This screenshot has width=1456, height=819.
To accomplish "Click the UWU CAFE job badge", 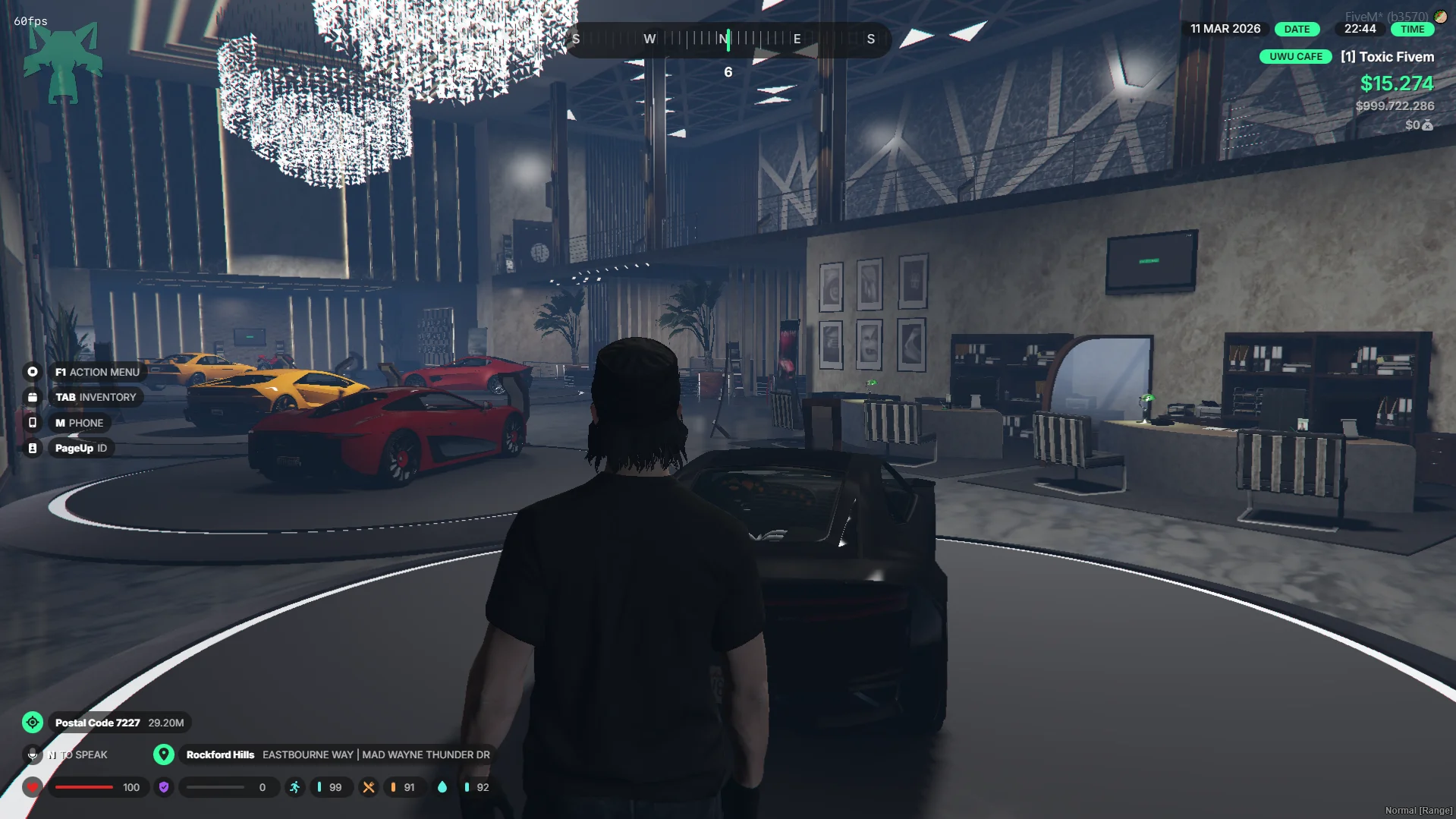I will tap(1295, 57).
